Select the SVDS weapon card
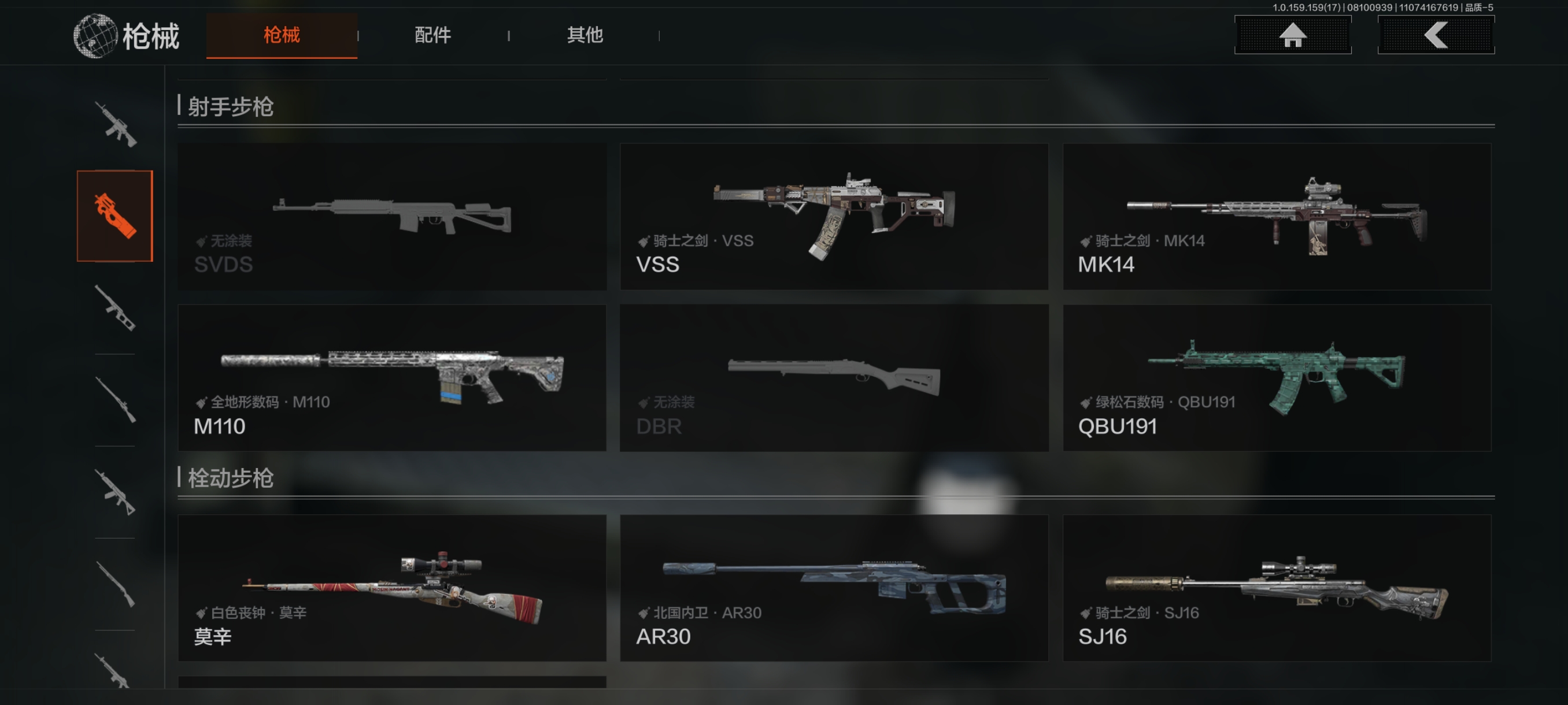Image resolution: width=1568 pixels, height=705 pixels. (x=392, y=217)
